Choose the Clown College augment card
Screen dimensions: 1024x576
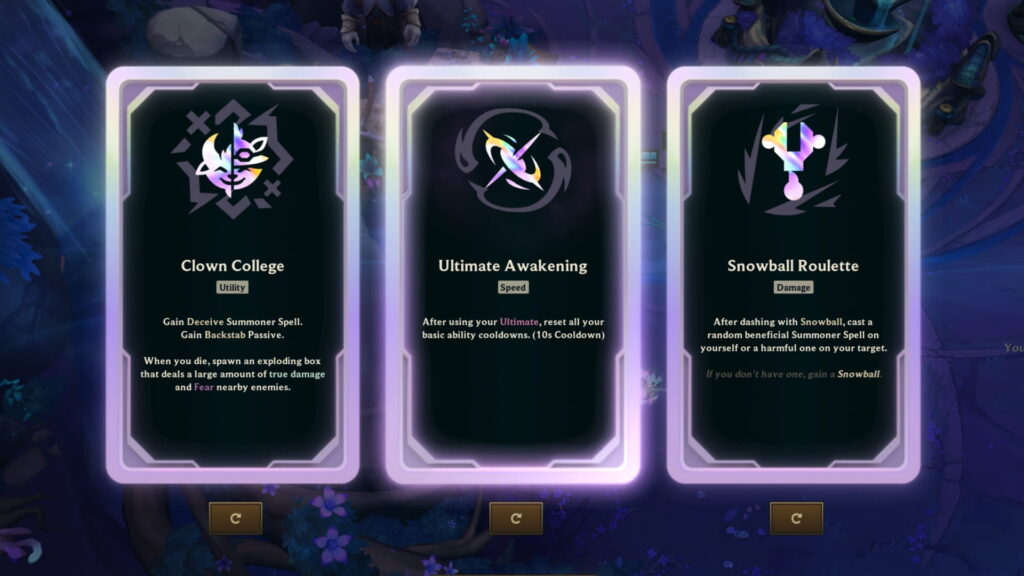(232, 275)
